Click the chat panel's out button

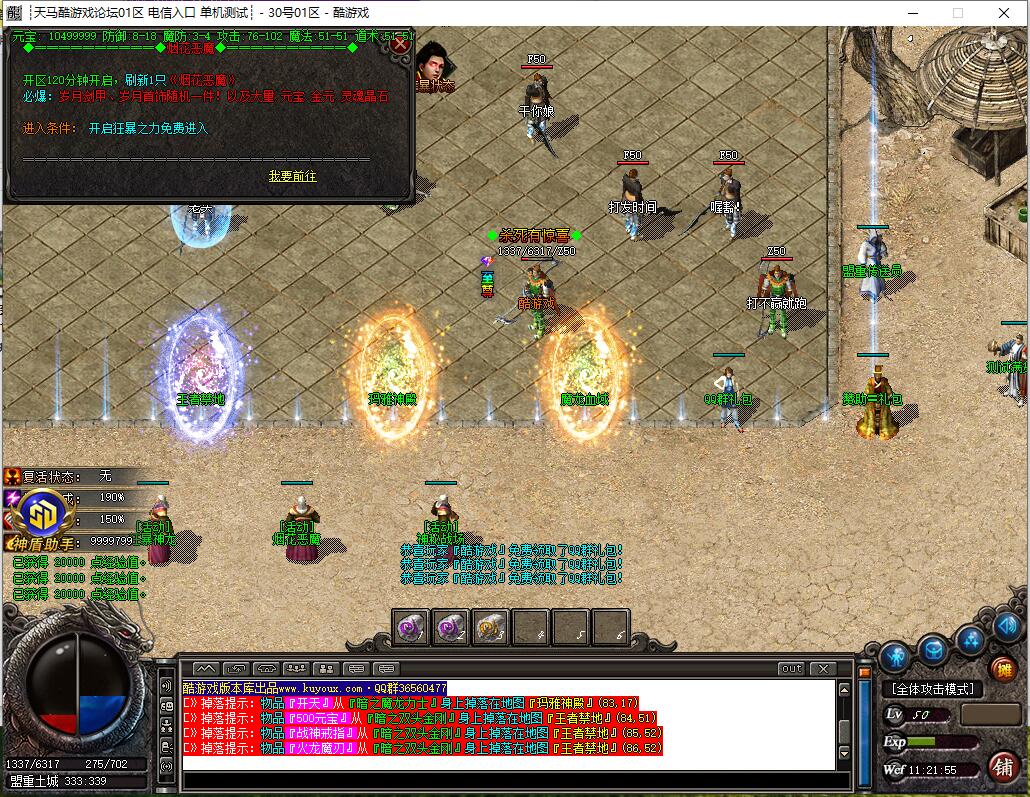pos(791,668)
